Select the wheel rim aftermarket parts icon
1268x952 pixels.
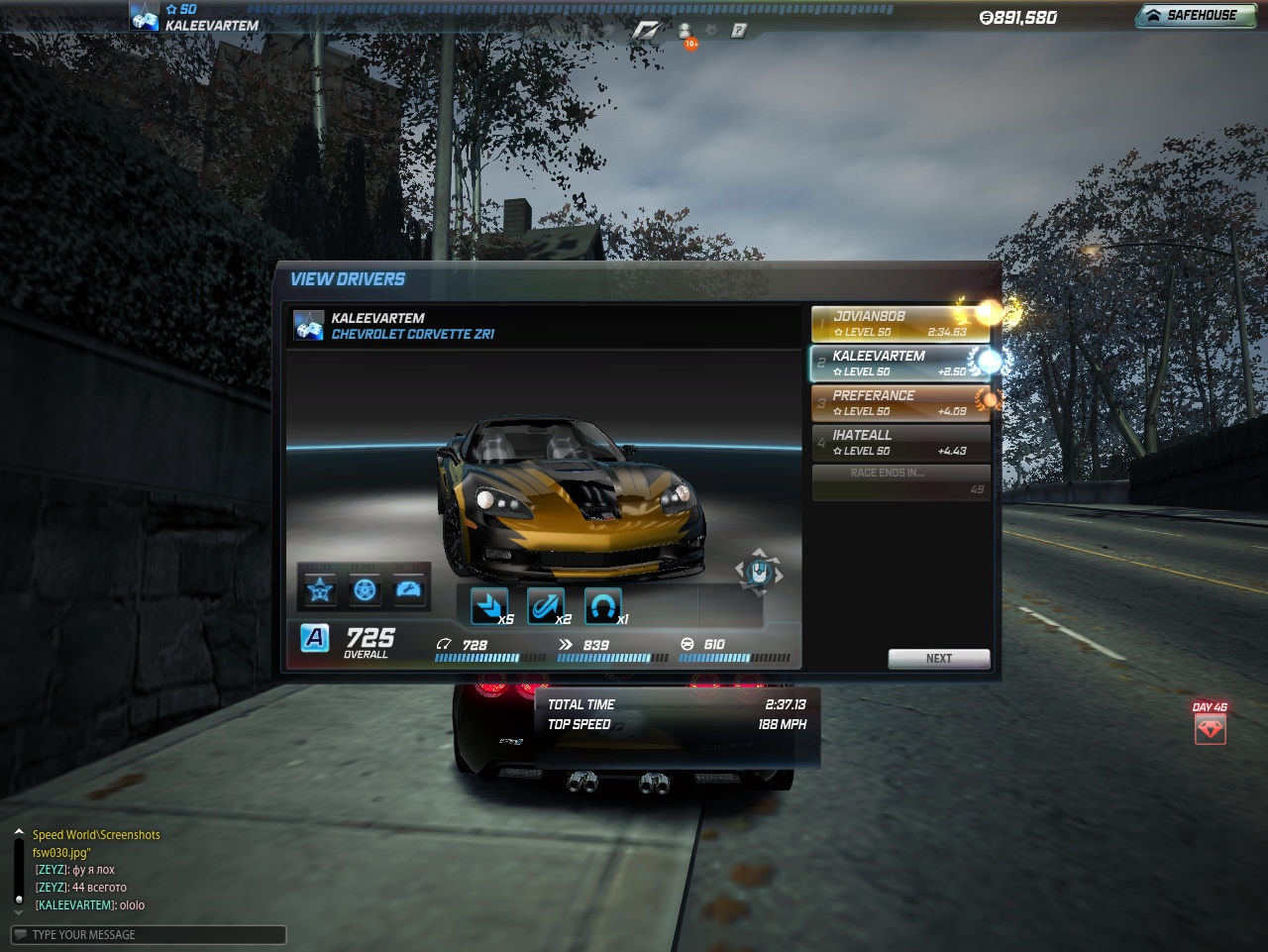365,590
